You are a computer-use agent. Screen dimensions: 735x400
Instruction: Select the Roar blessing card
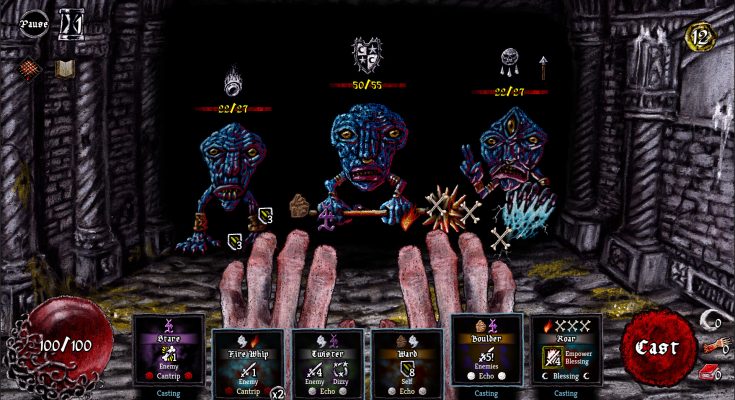(x=566, y=350)
